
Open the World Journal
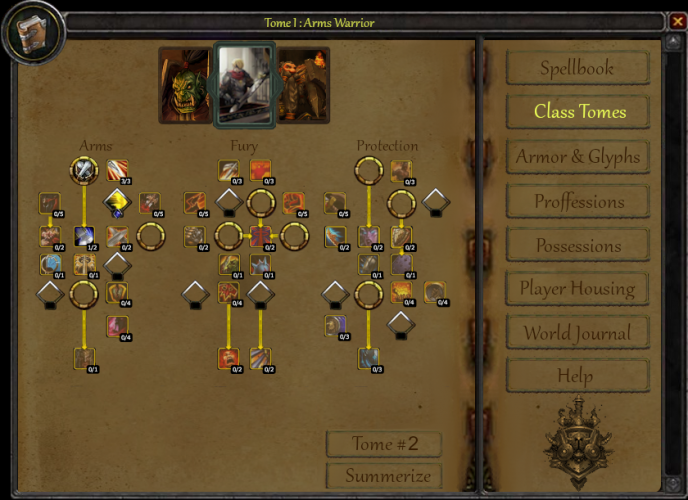click(578, 333)
